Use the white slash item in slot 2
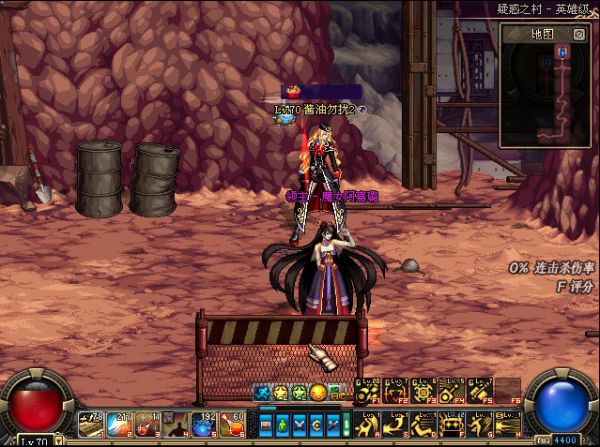Viewport: 600px width, 447px height. [x=119, y=424]
